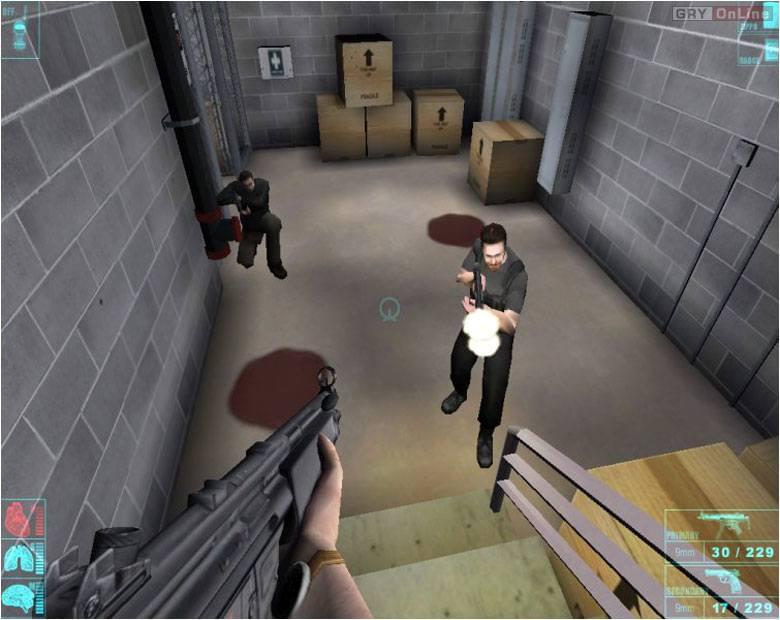Click the lungs status icon
Screen dimensions: 780x620
click(20, 558)
